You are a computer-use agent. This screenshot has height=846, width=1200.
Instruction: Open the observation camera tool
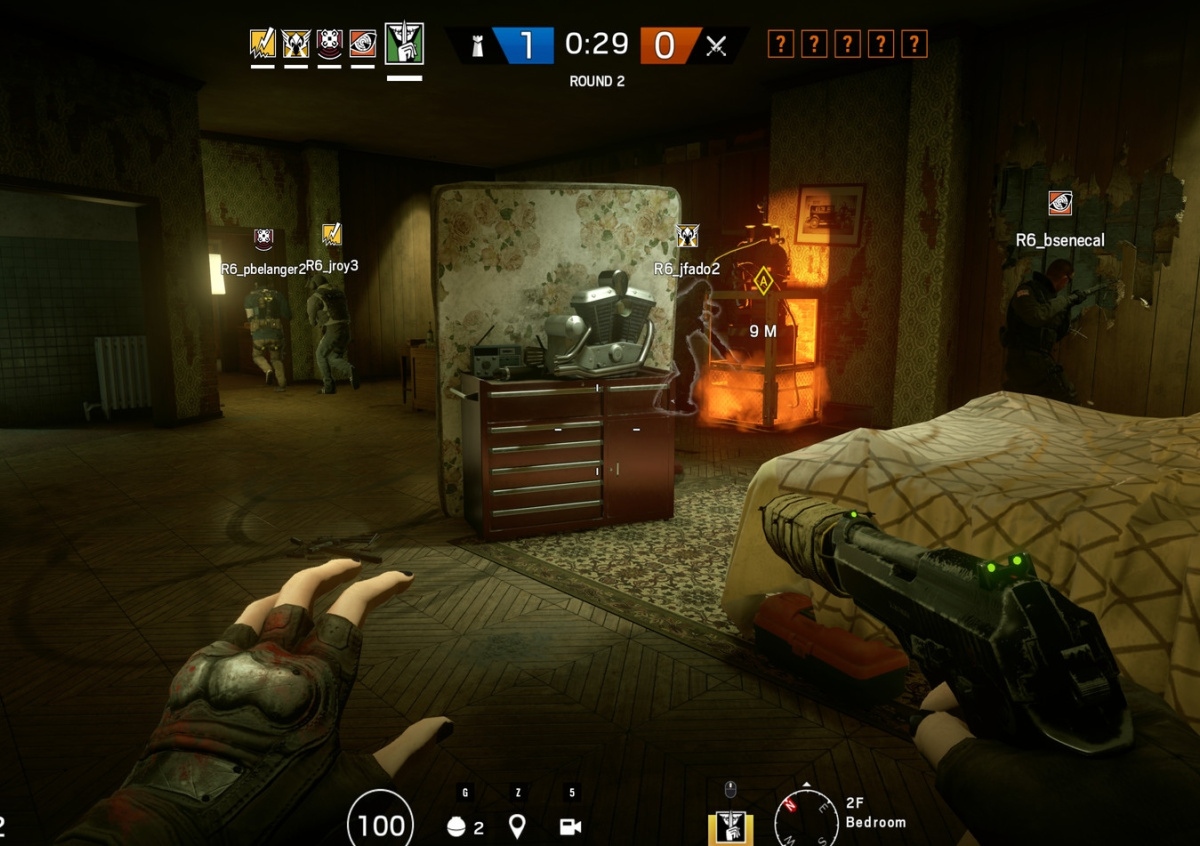click(571, 827)
